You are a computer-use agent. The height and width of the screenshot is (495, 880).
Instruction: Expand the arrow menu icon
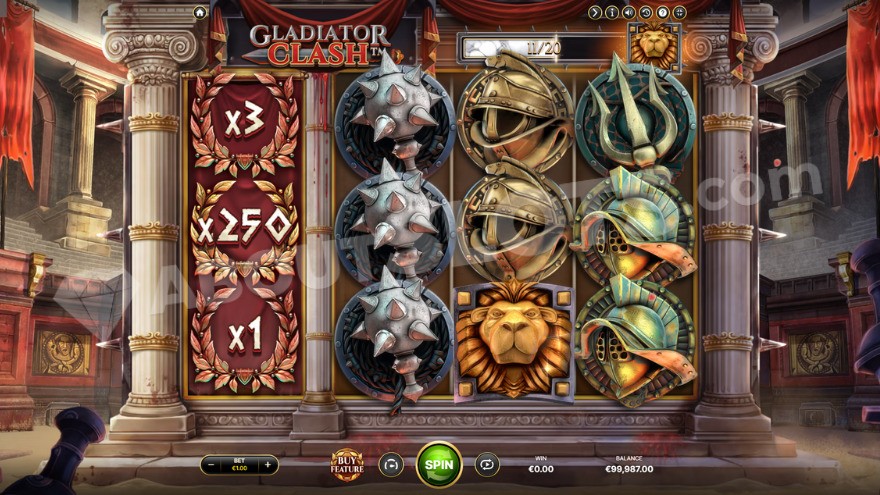coord(595,12)
